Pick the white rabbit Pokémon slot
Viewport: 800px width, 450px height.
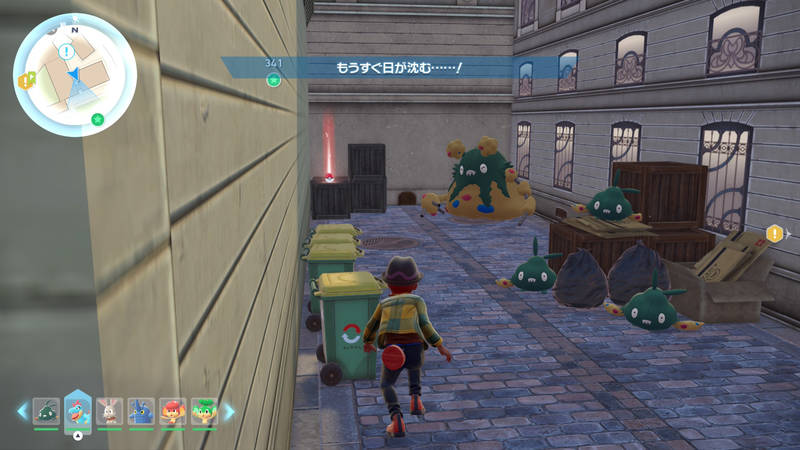point(110,411)
